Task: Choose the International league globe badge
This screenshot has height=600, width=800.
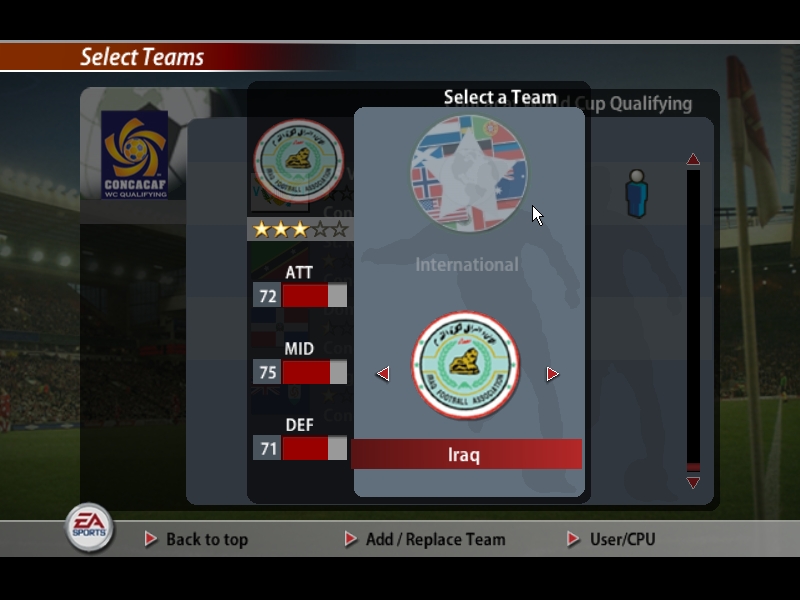Action: click(x=467, y=174)
